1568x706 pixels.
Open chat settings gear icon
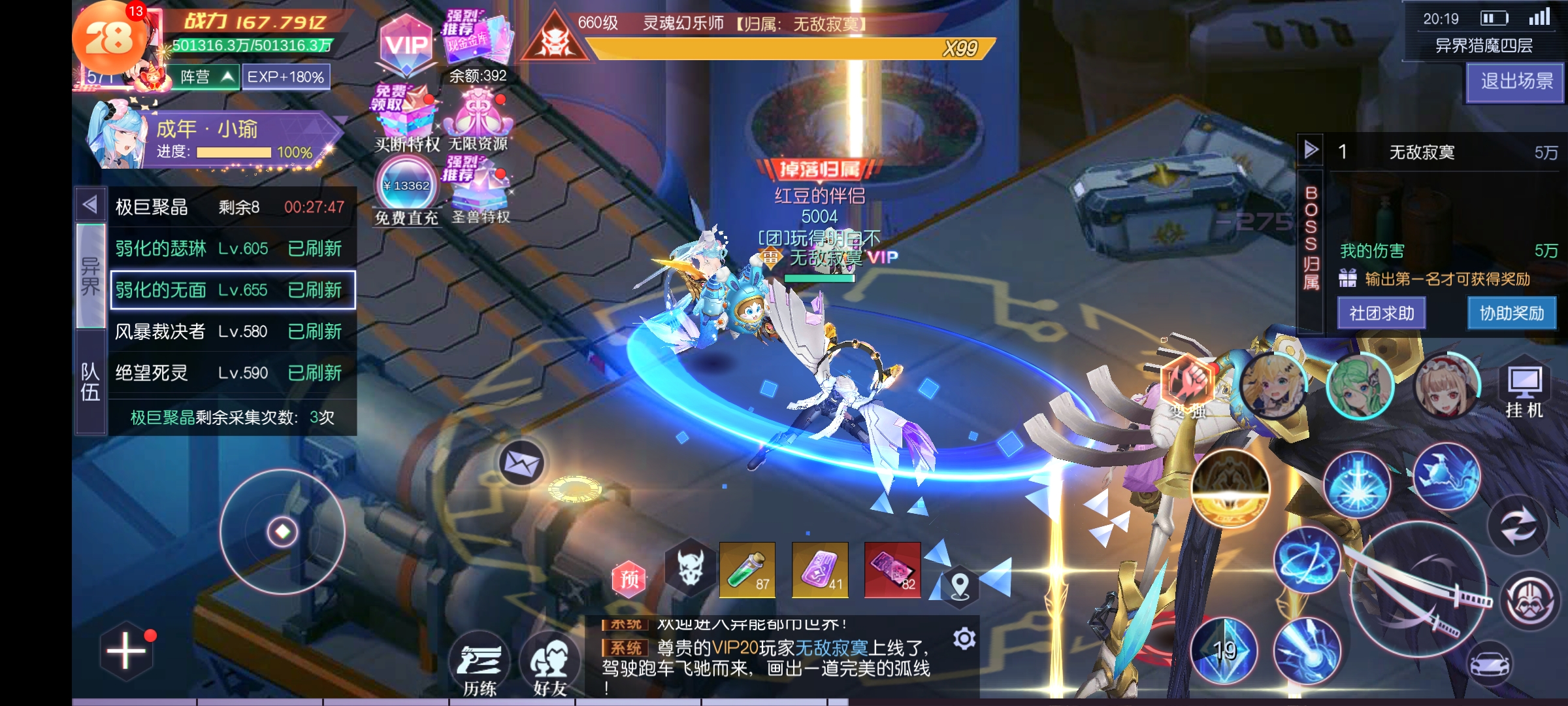pyautogui.click(x=964, y=638)
